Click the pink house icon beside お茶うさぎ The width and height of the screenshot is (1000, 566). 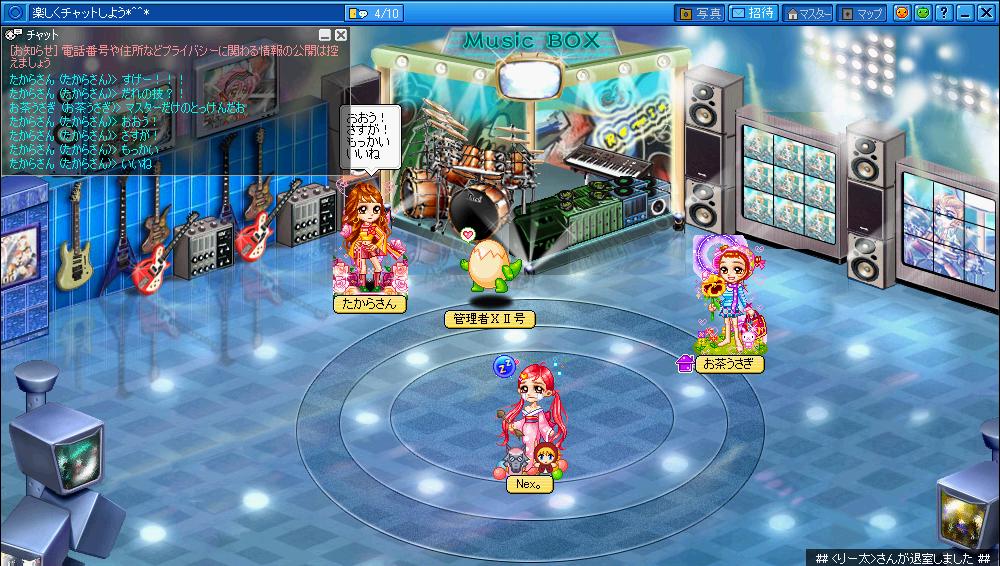pos(685,364)
